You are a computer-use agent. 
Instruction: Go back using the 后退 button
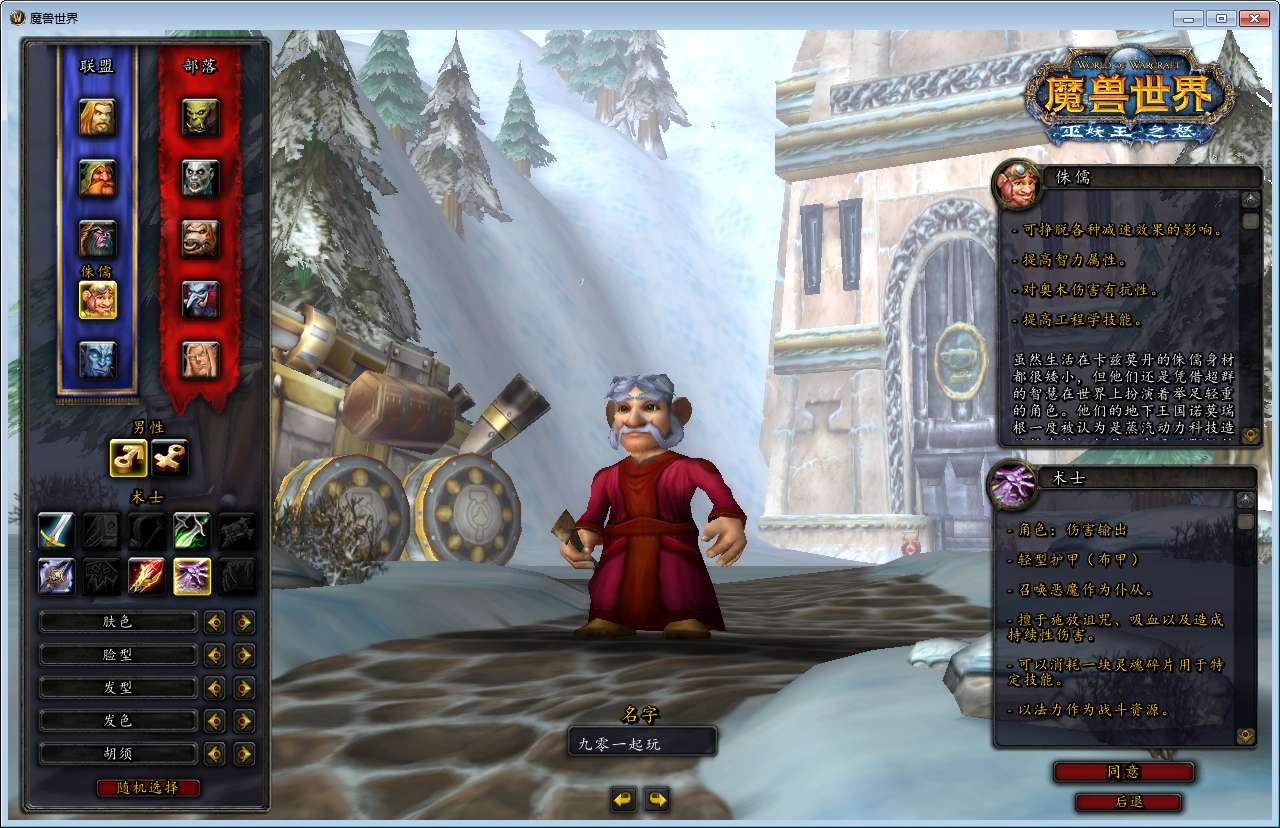[1128, 802]
